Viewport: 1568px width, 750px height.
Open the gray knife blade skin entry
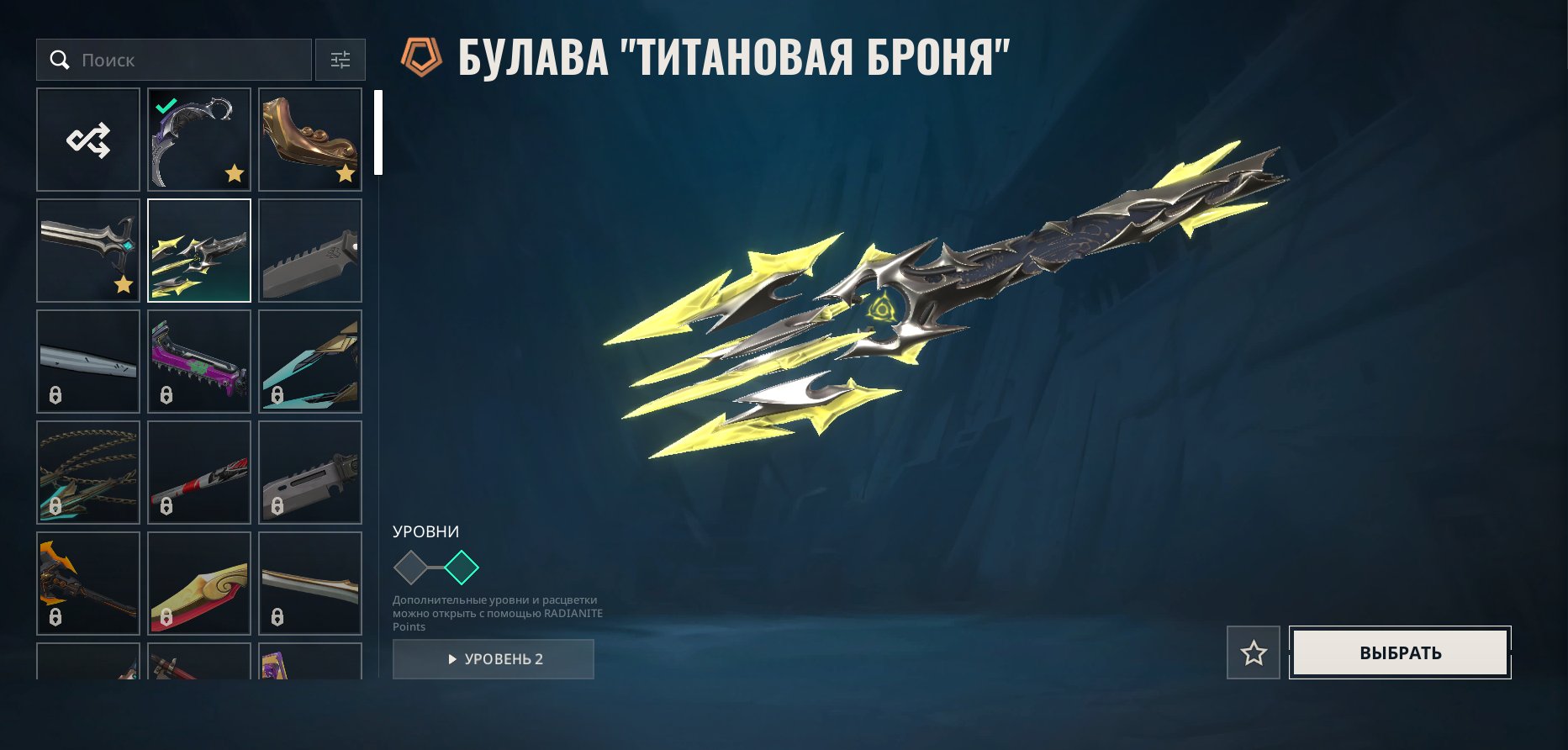(x=309, y=250)
